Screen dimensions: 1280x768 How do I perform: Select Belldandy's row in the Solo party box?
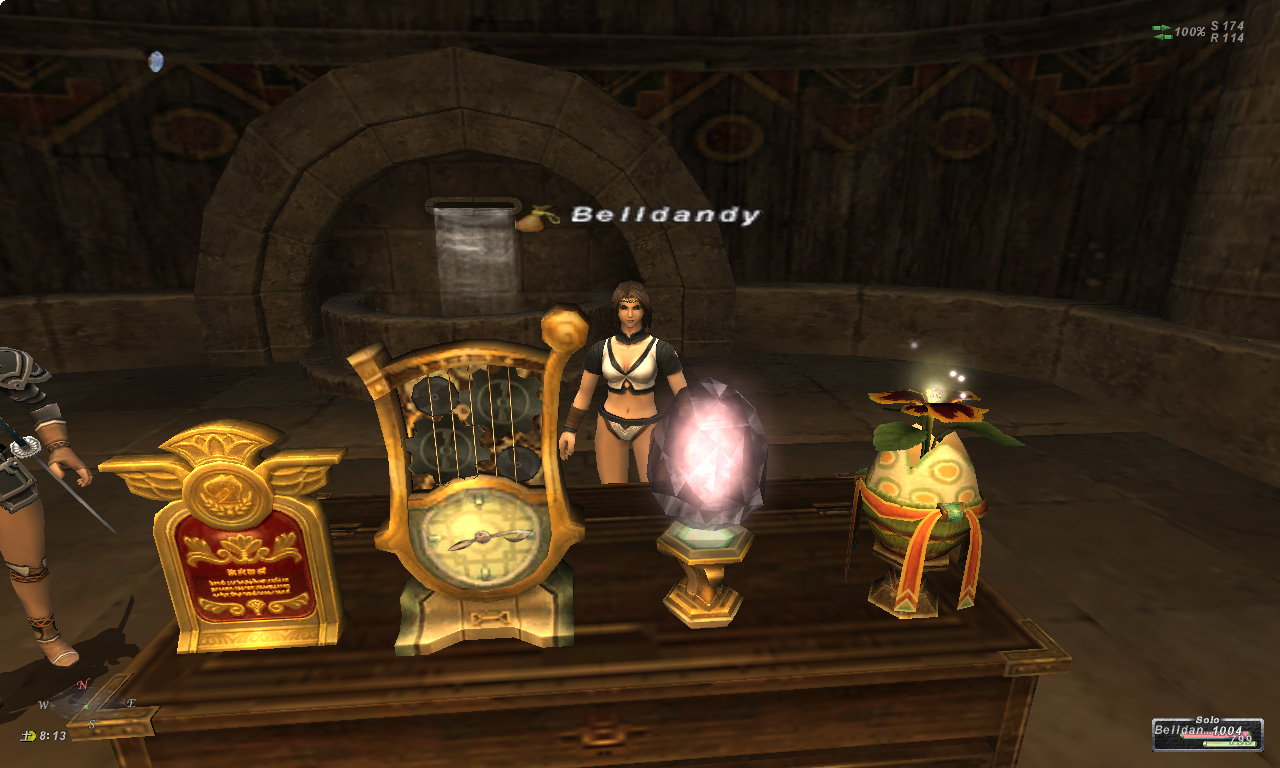[1203, 732]
